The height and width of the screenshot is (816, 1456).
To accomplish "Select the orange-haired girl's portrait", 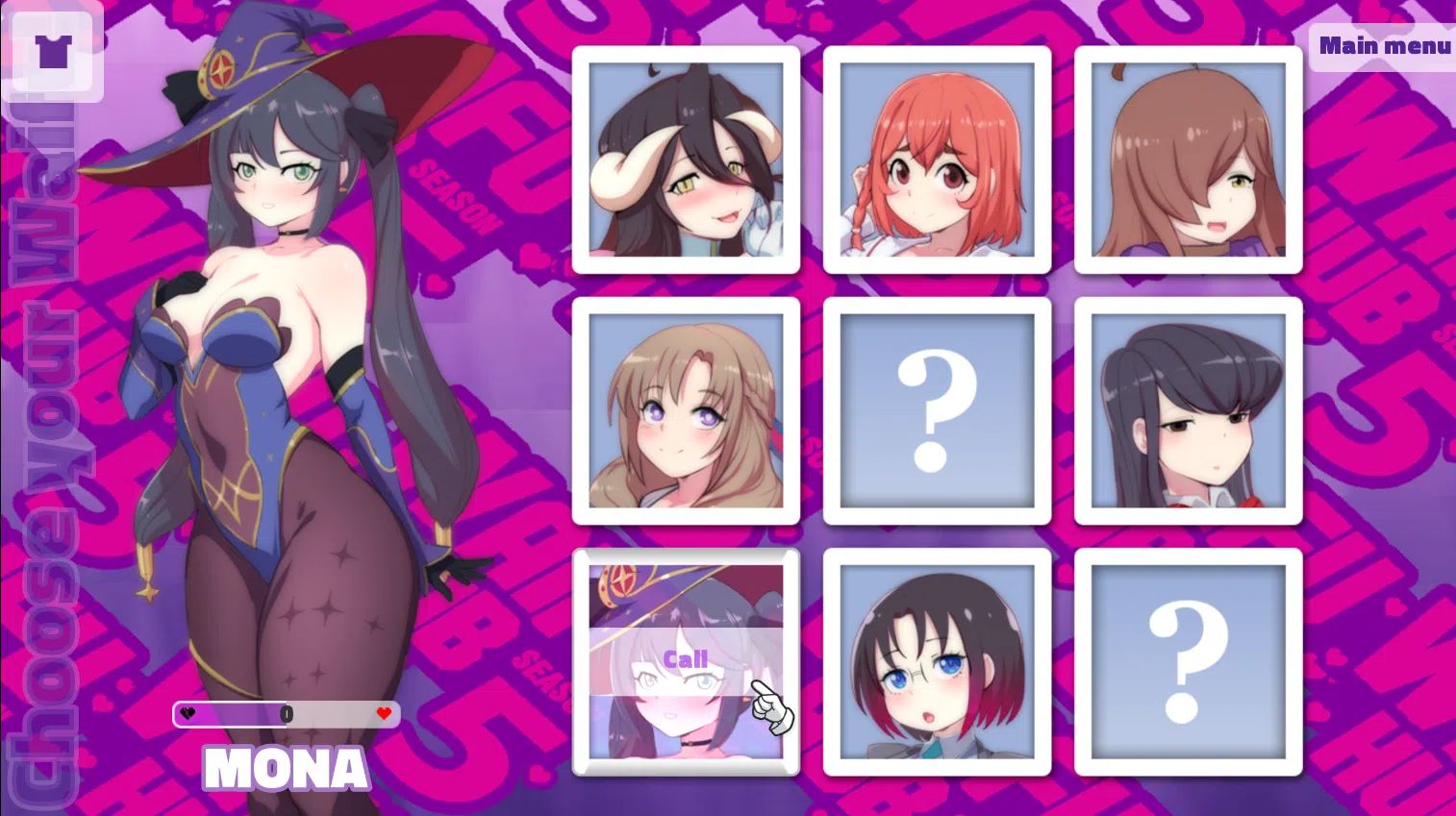I will coord(936,159).
